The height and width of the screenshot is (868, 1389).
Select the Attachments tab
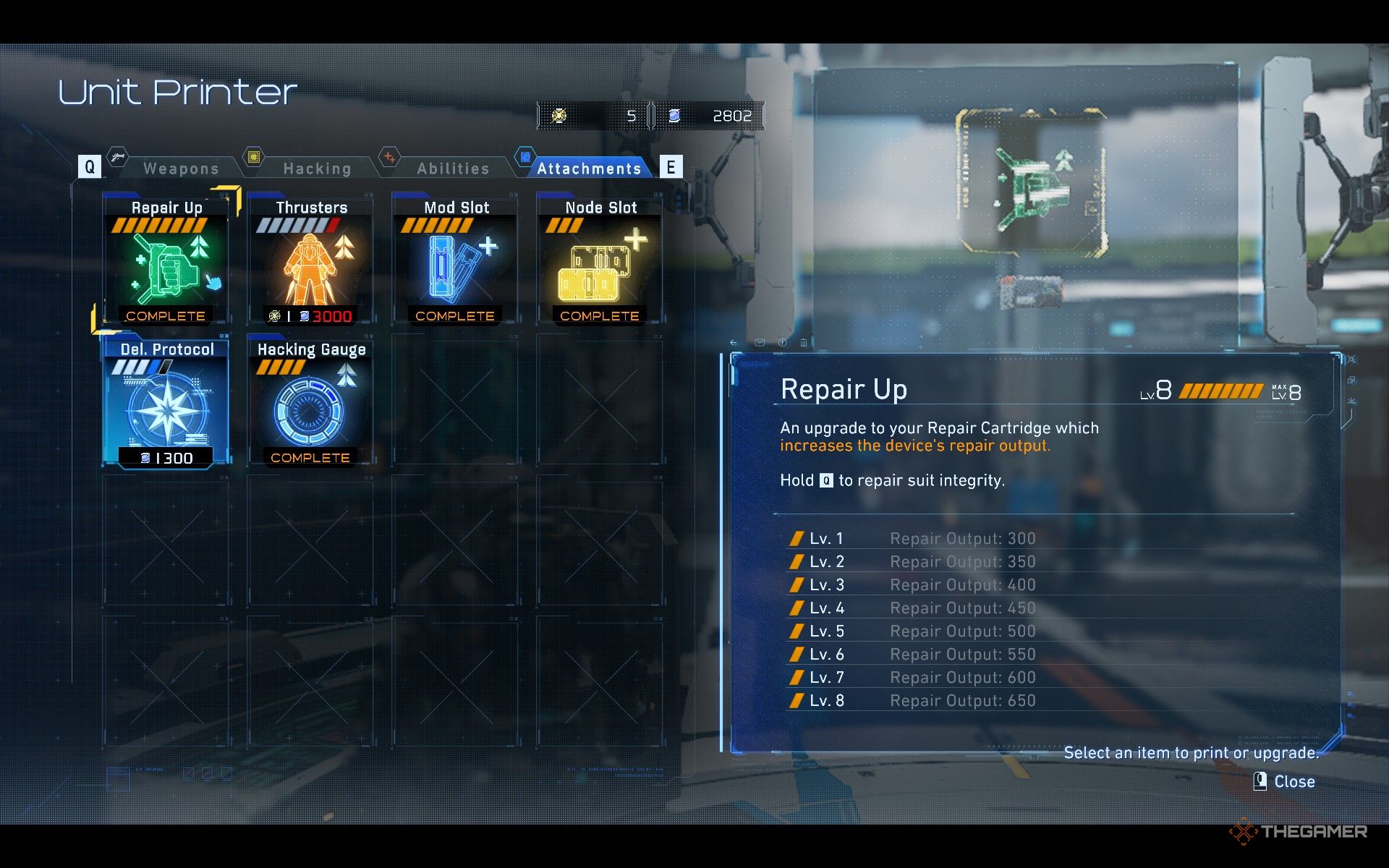pos(588,169)
